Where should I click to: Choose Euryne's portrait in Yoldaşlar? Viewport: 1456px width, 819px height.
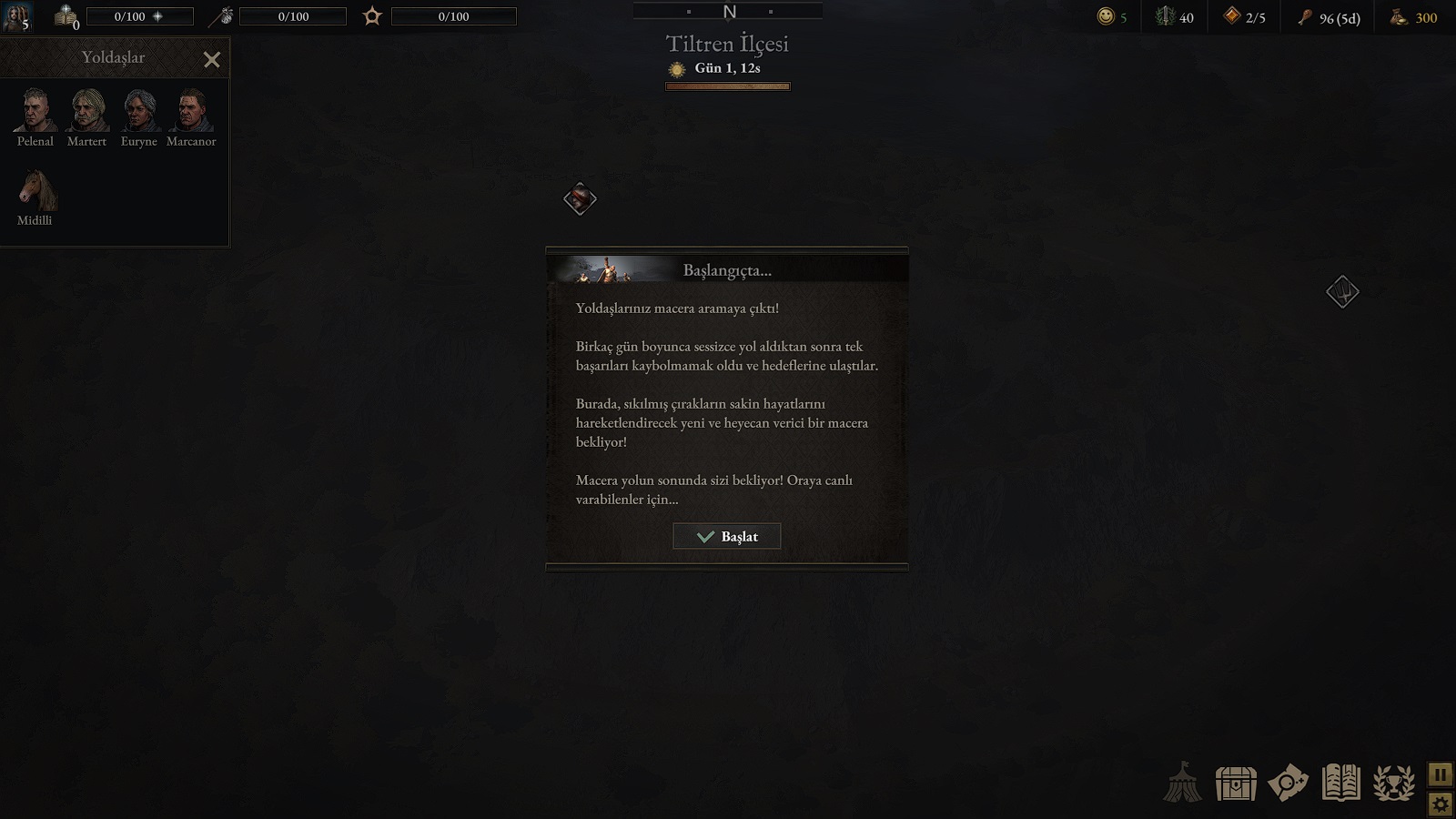pyautogui.click(x=139, y=111)
